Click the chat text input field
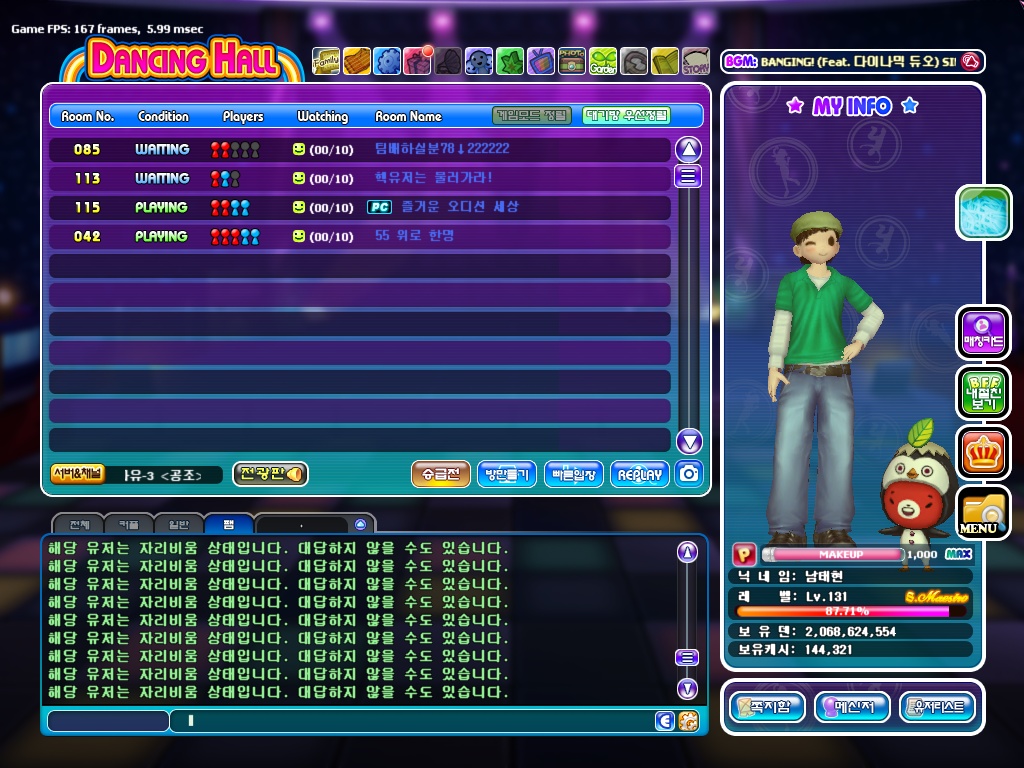 pos(410,720)
